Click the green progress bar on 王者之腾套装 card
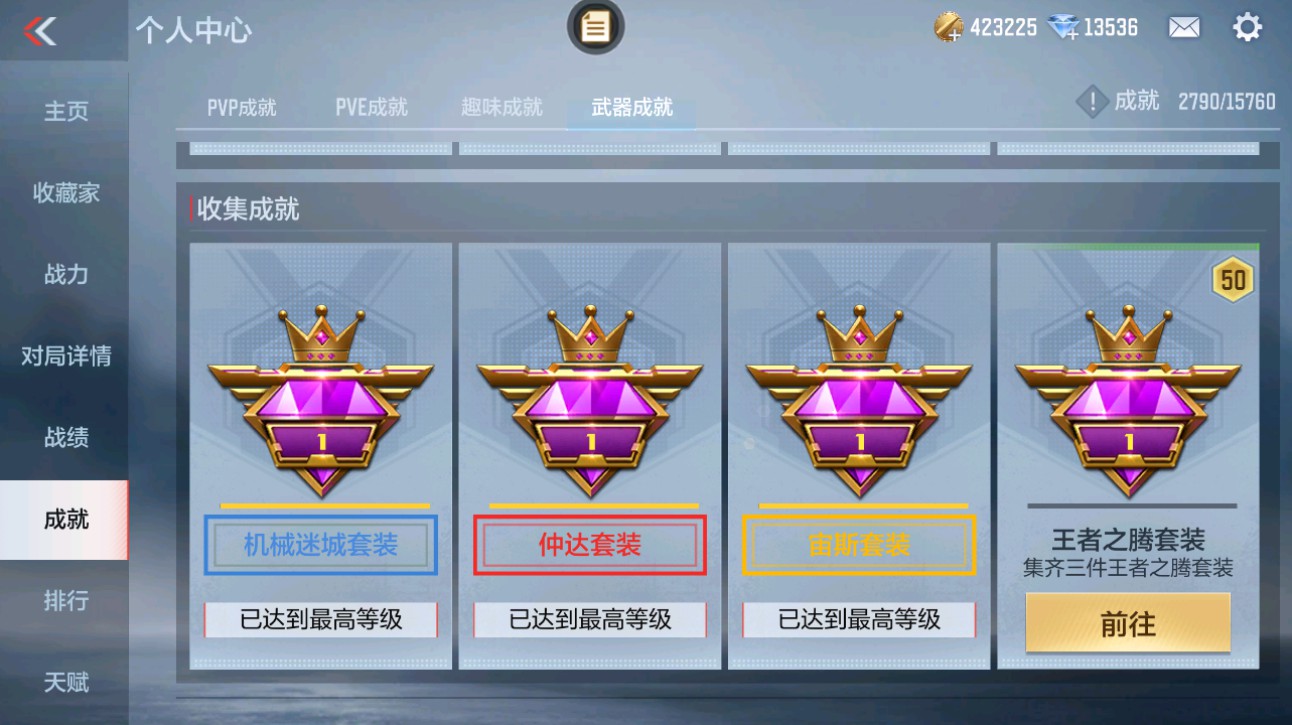 (x=1128, y=243)
